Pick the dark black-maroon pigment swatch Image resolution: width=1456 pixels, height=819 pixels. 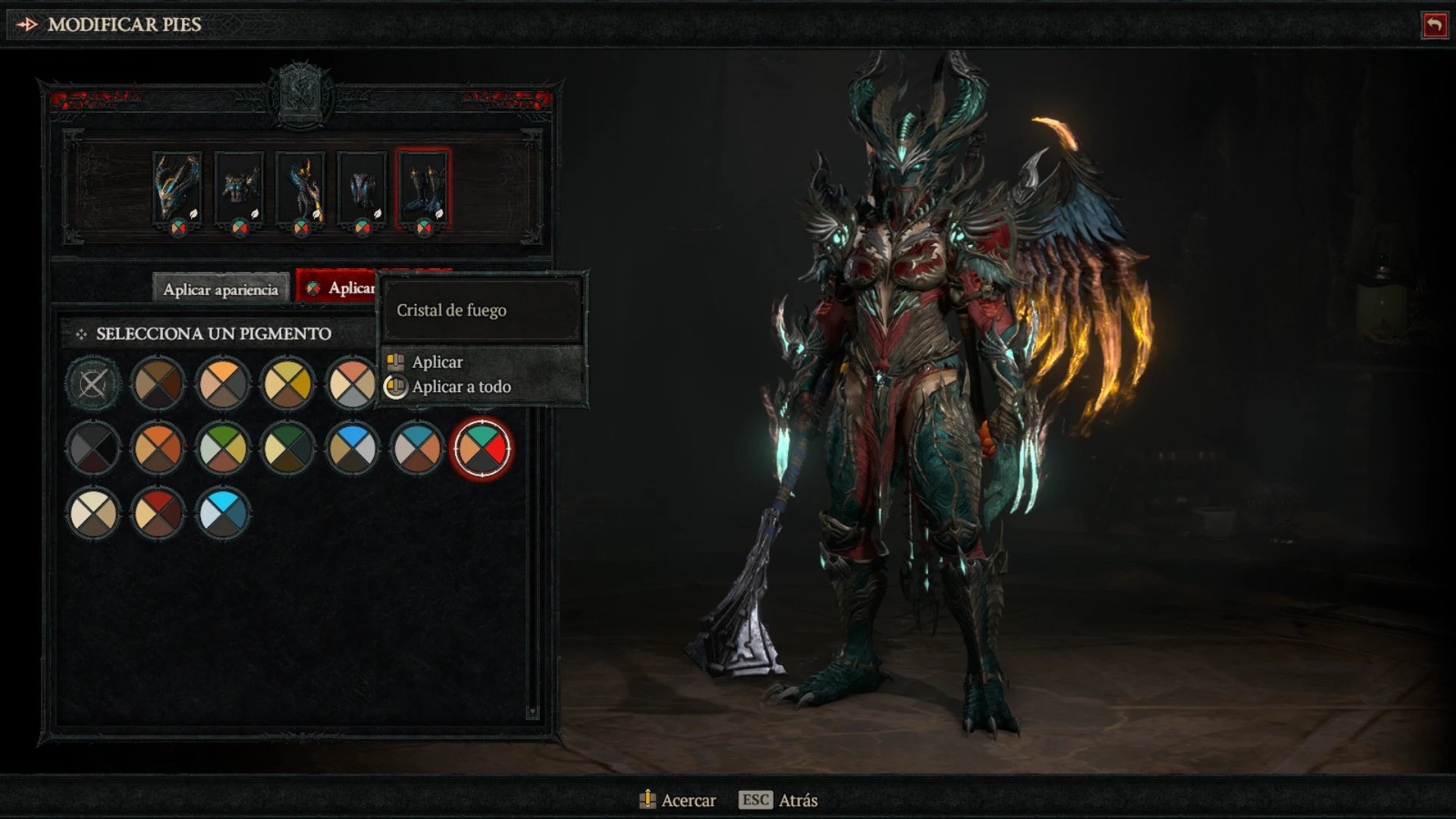93,449
